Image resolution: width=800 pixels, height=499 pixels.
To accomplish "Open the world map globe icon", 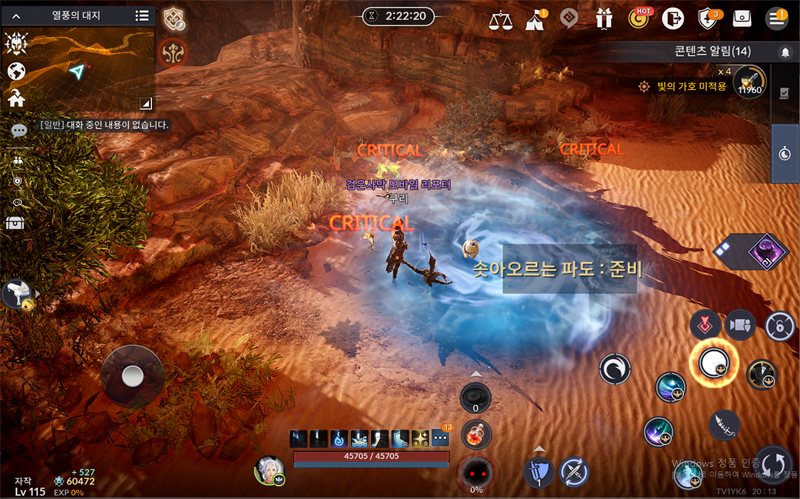I will 16,71.
